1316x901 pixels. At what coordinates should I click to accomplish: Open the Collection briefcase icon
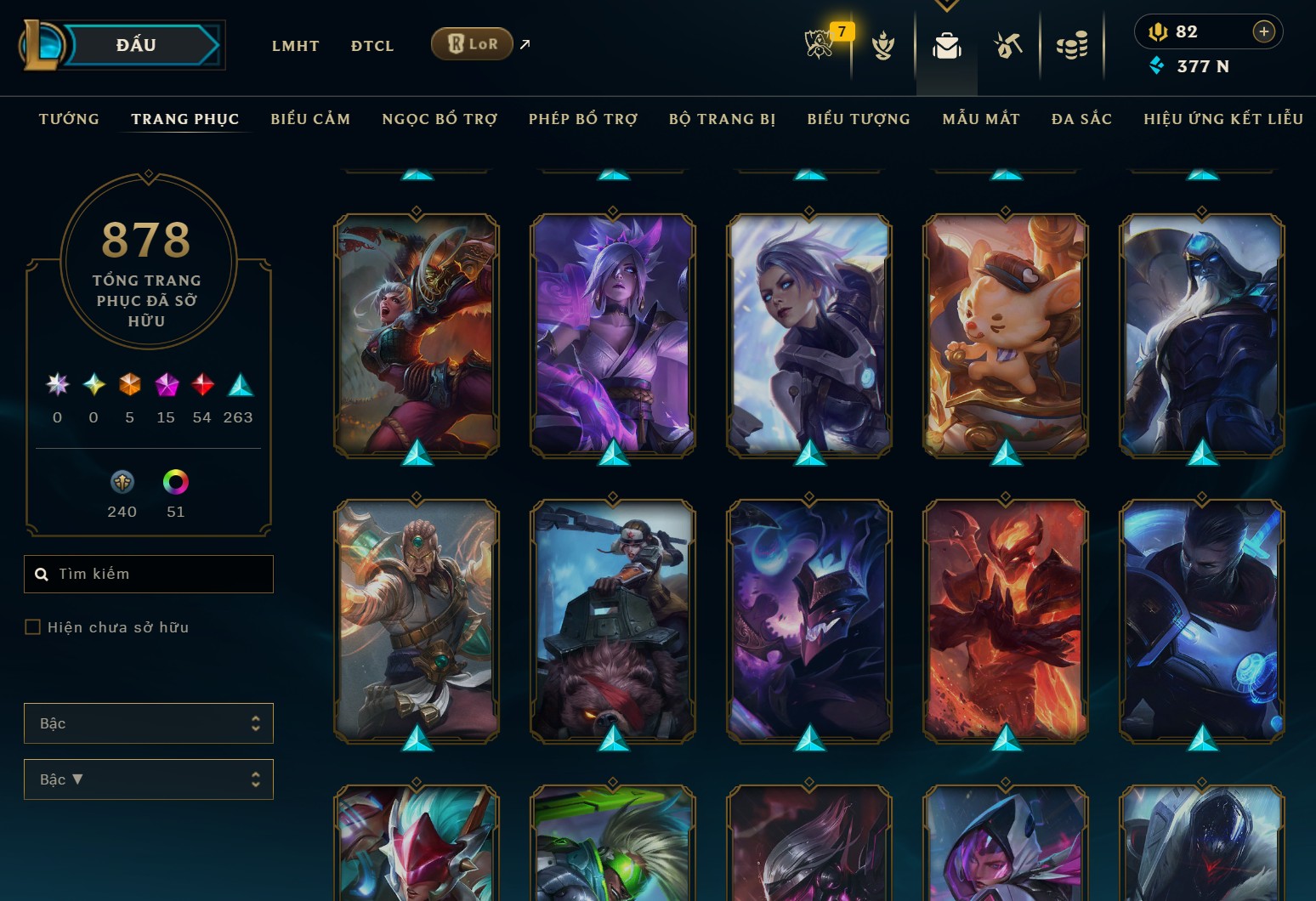click(x=946, y=47)
